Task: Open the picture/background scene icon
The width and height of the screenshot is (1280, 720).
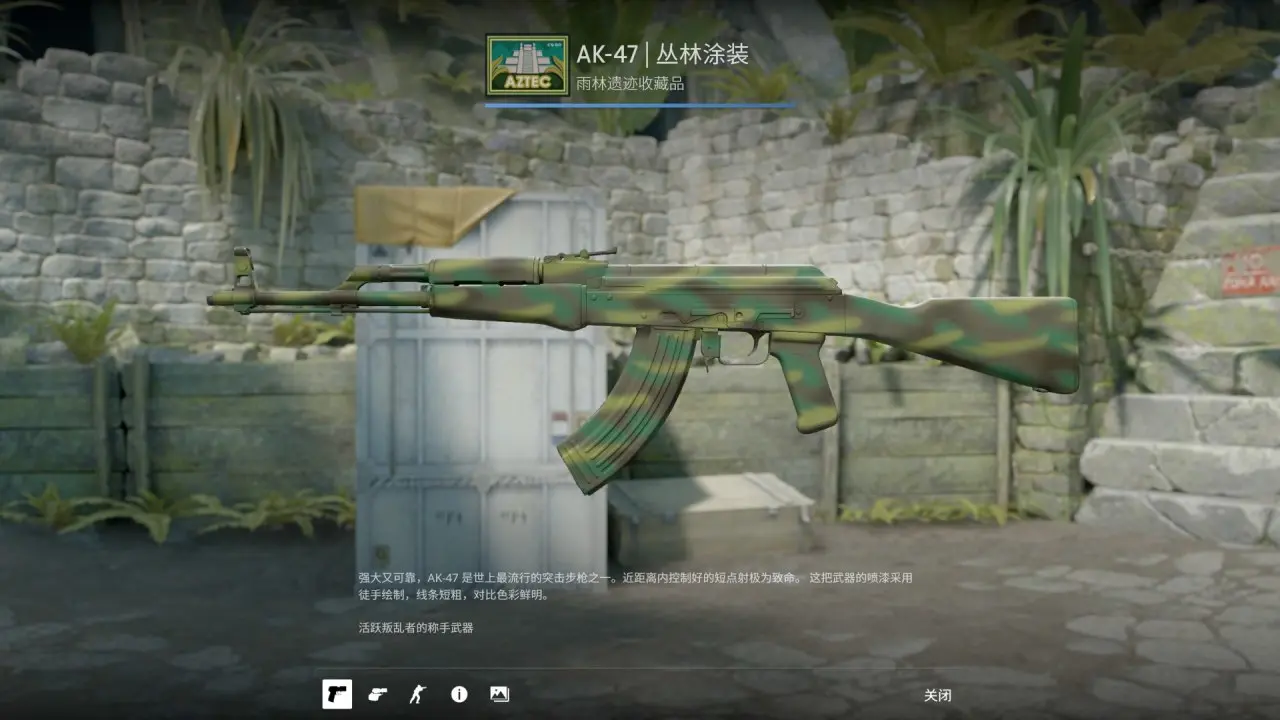Action: [499, 694]
